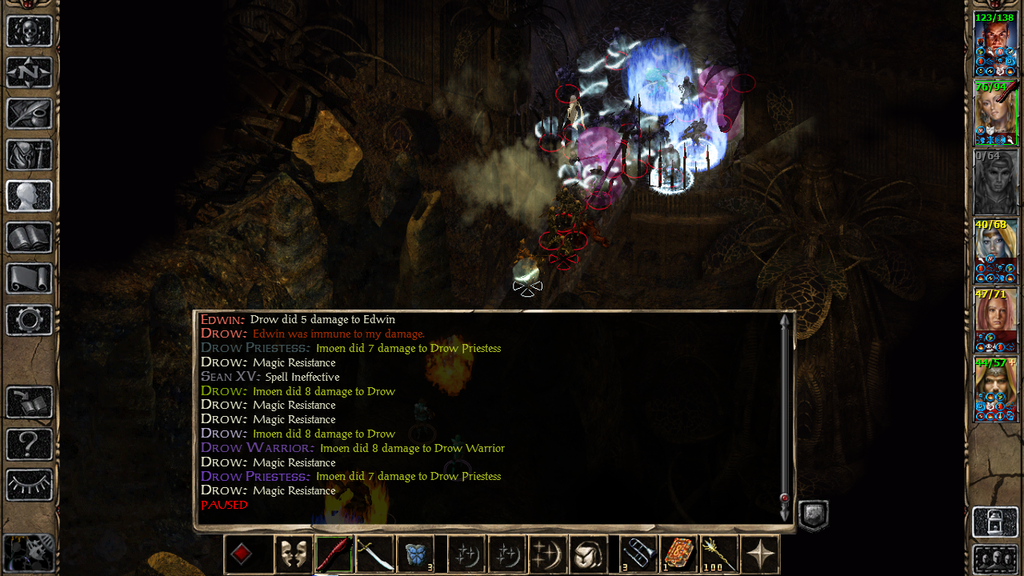Open the options gear button
This screenshot has height=576, width=1024.
coord(29,319)
